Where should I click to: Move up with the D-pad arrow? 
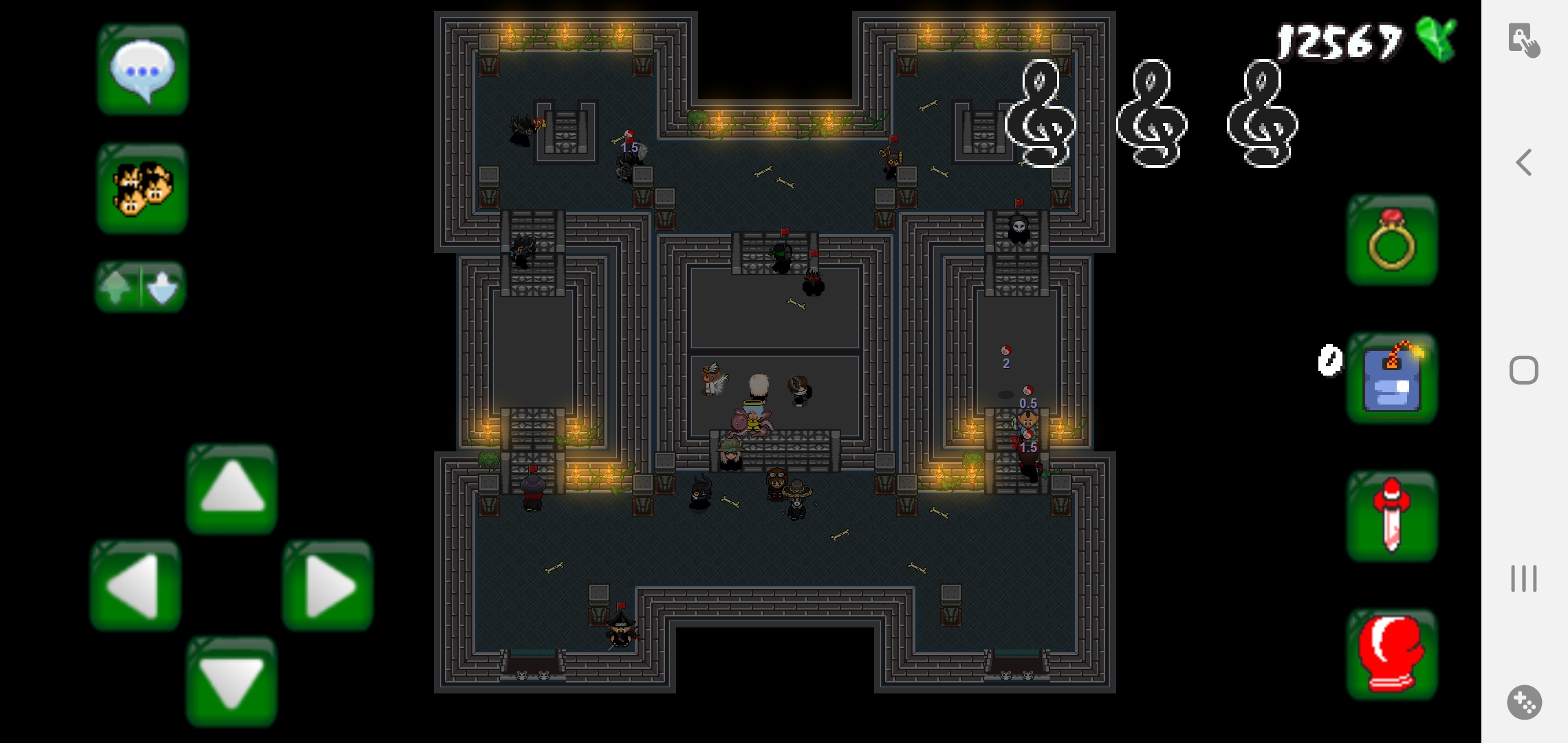click(x=232, y=488)
